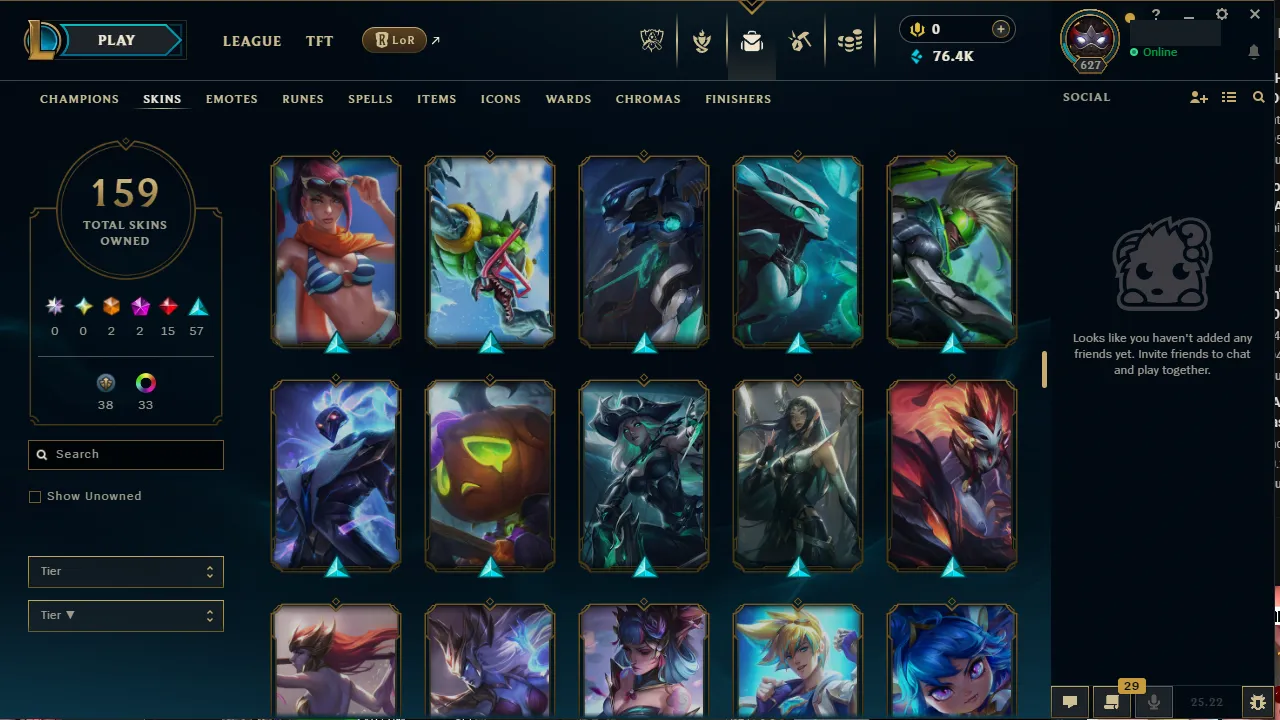
Task: Open Hextech Crafting pickaxe icon
Action: 800,41
